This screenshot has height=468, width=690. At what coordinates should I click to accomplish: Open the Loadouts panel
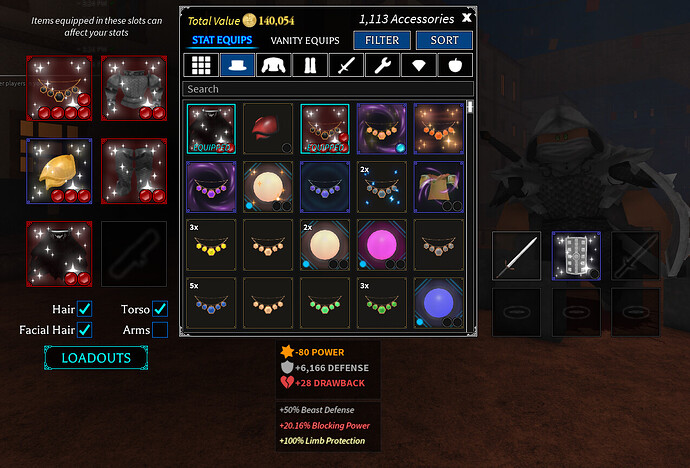pos(96,357)
